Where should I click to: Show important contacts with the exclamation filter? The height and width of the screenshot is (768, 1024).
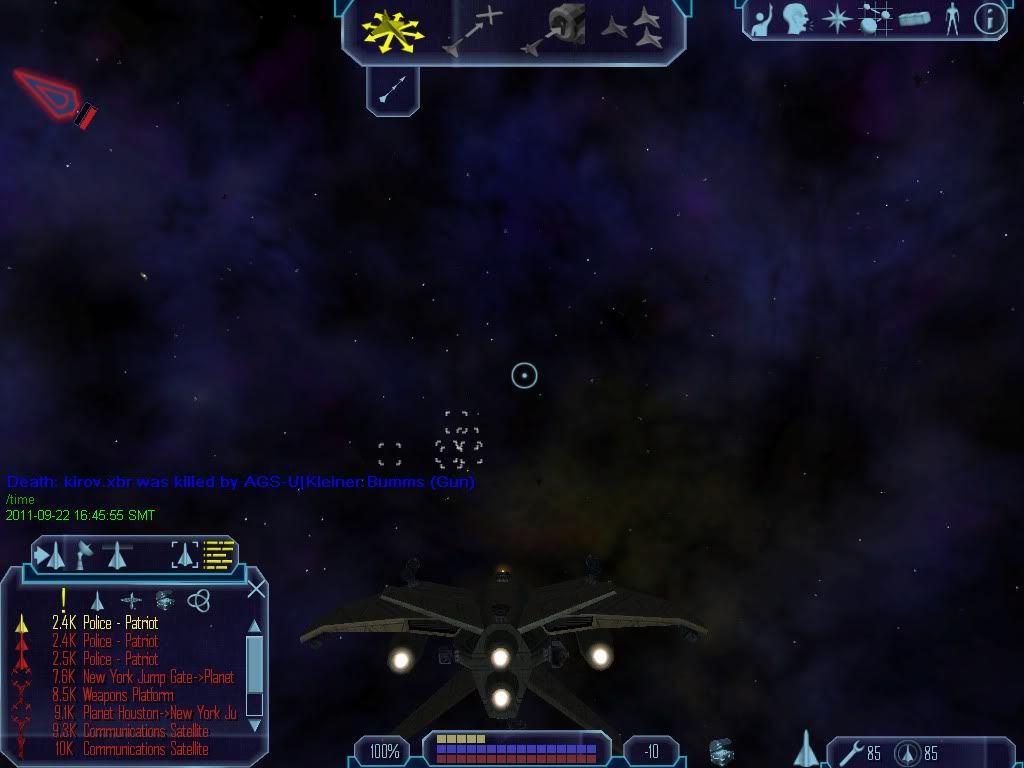pyautogui.click(x=64, y=599)
